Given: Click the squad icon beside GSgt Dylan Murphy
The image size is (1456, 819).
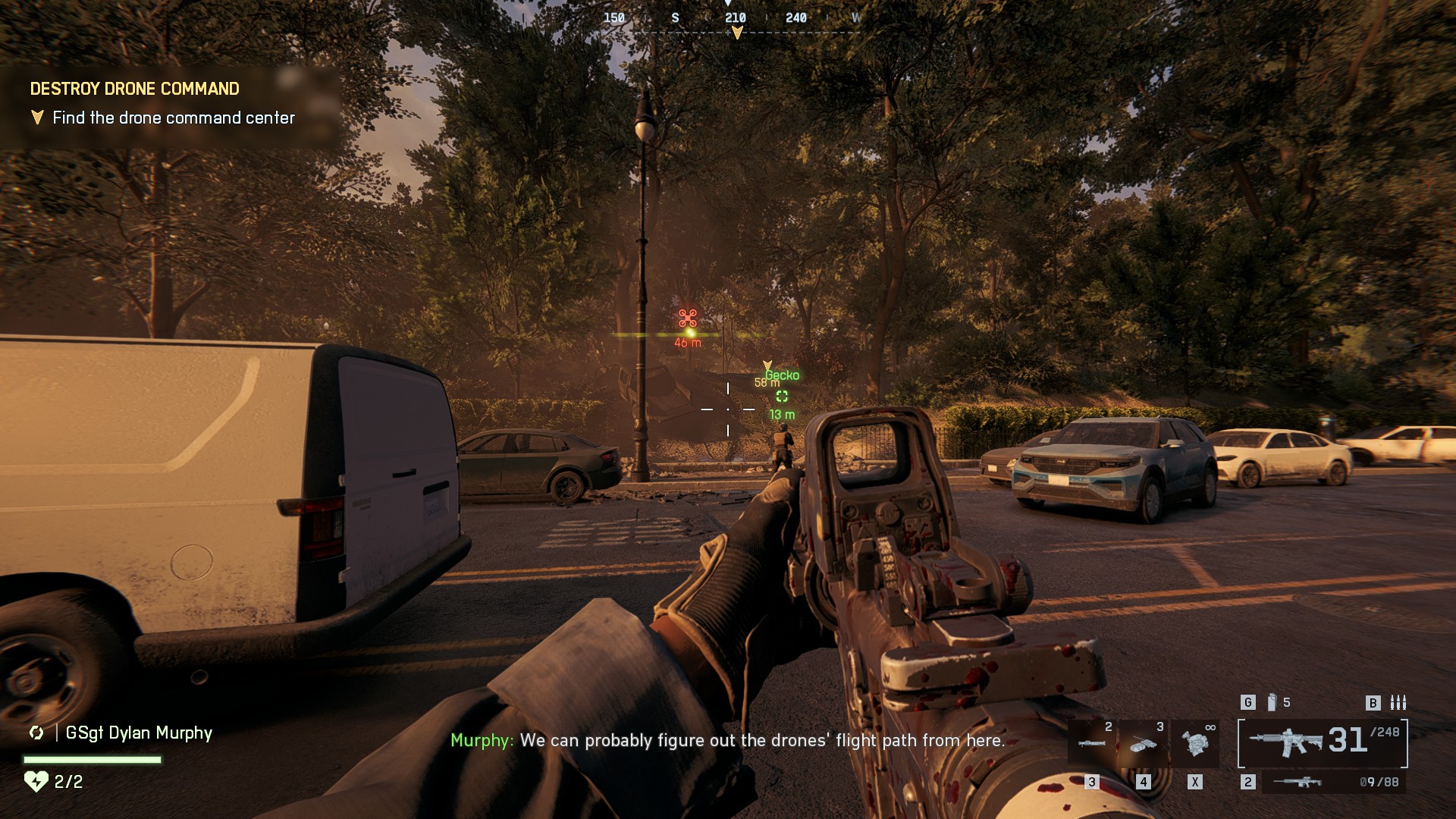Looking at the screenshot, I should 36,733.
